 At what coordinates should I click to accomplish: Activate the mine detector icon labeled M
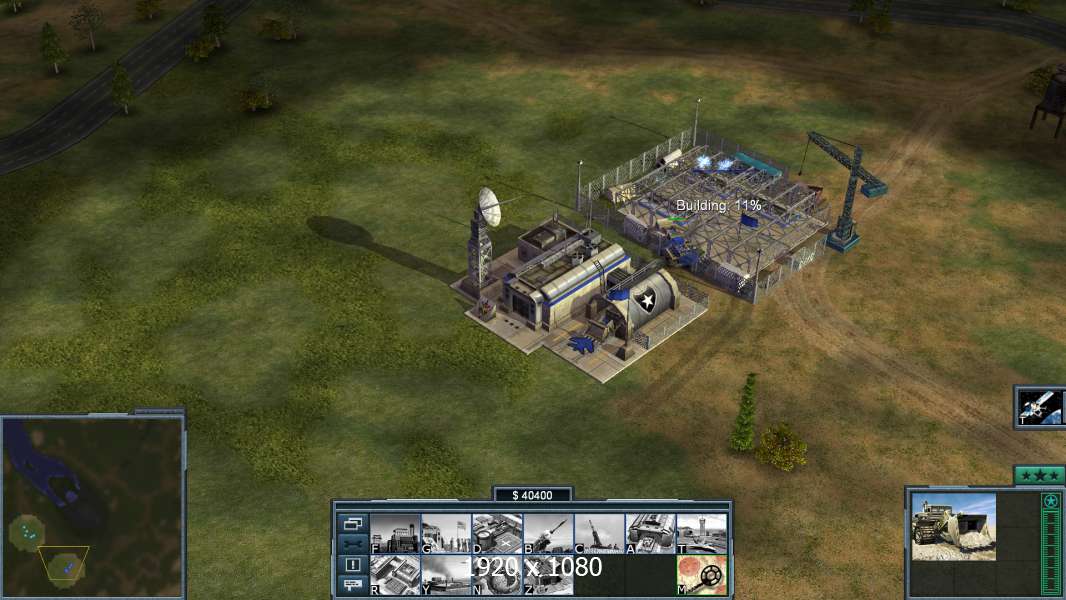coord(701,575)
